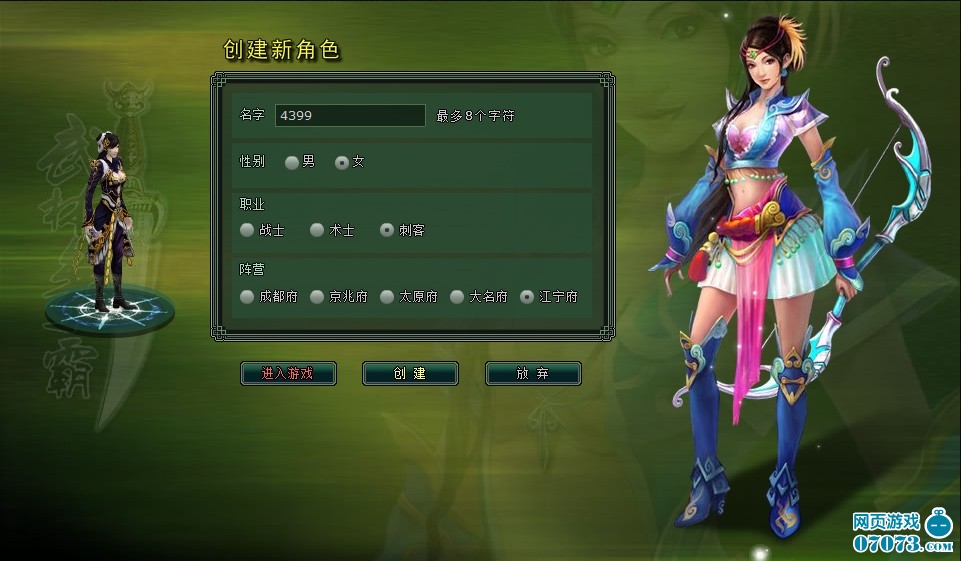Select the female (女) gender option
The width and height of the screenshot is (961, 561).
[x=342, y=162]
